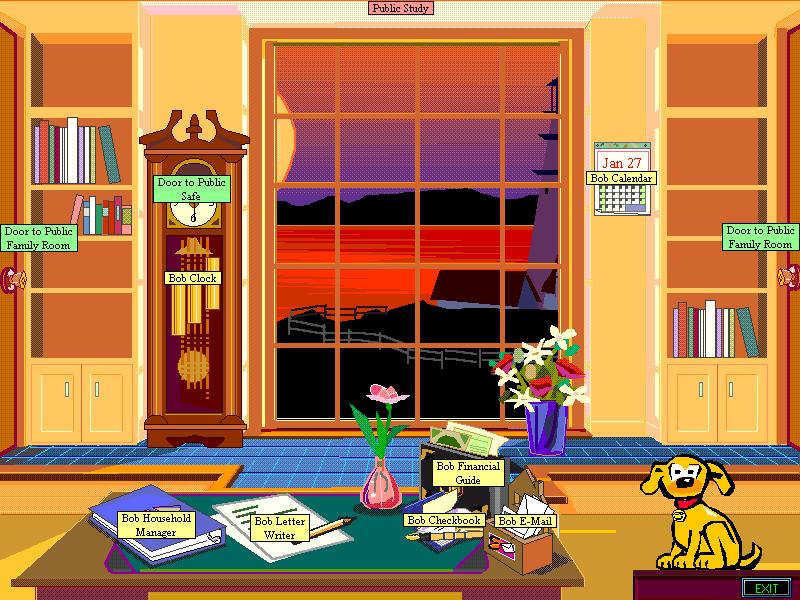Launch Bob Household Manager
This screenshot has height=600, width=800.
click(155, 525)
